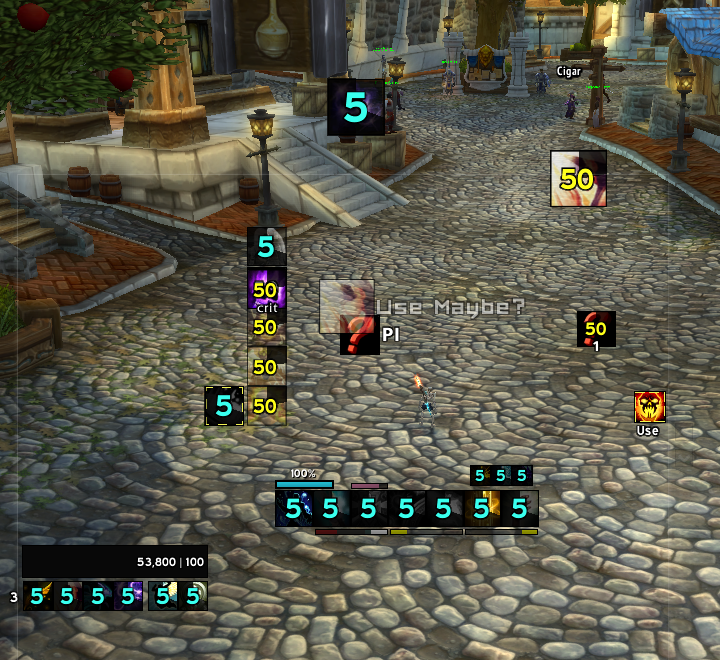Select the icon with the yellow dashed border

[224, 406]
